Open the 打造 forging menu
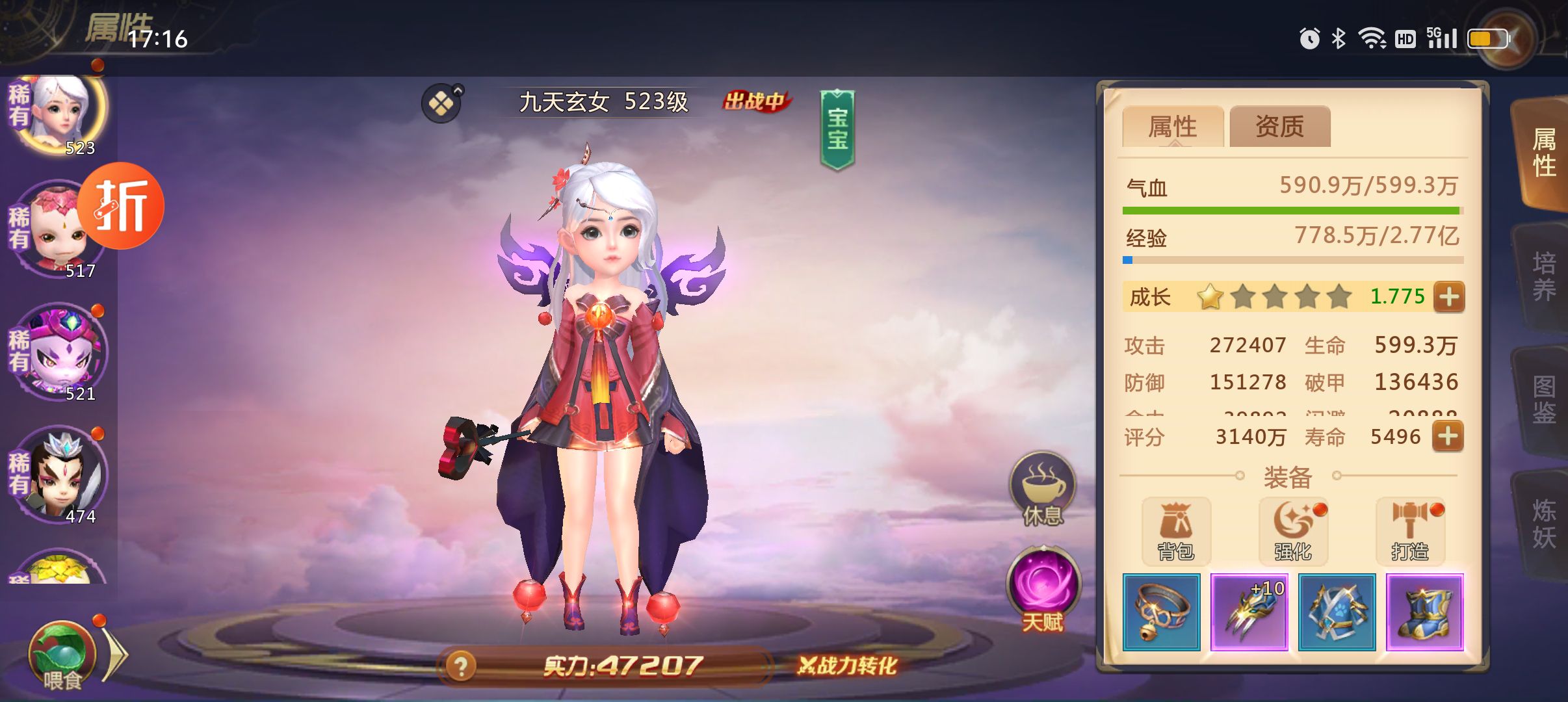The width and height of the screenshot is (1568, 702). coord(1410,531)
